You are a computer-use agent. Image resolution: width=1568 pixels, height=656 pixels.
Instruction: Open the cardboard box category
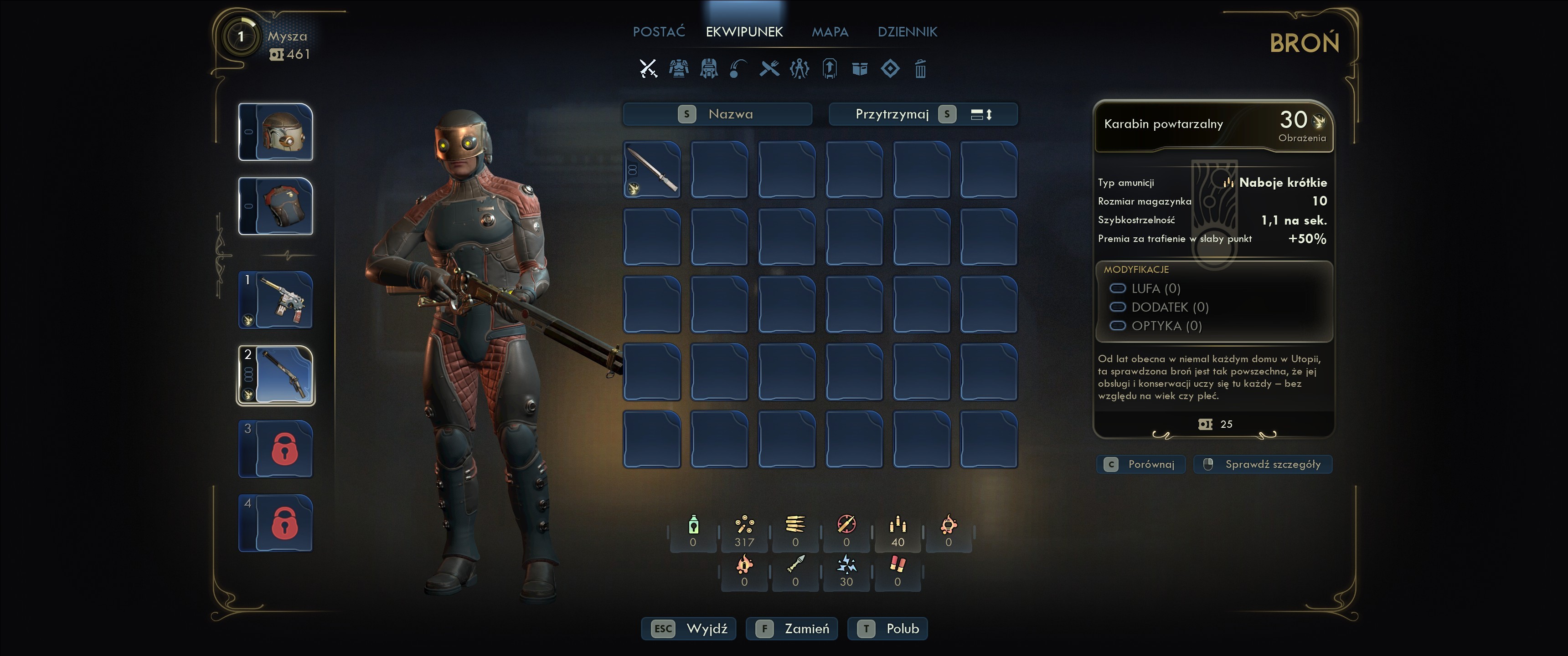(860, 69)
